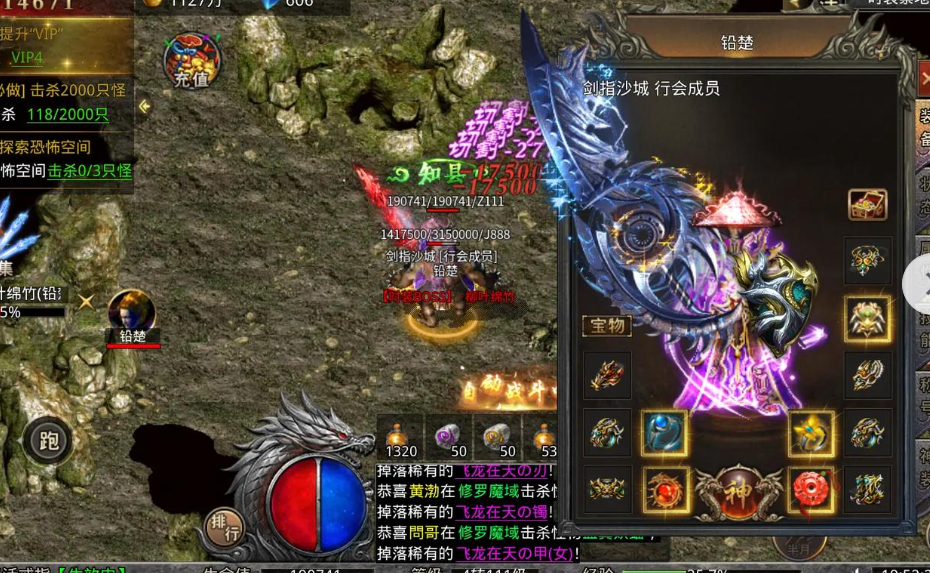Click the VIP4 upgrade link

point(25,57)
